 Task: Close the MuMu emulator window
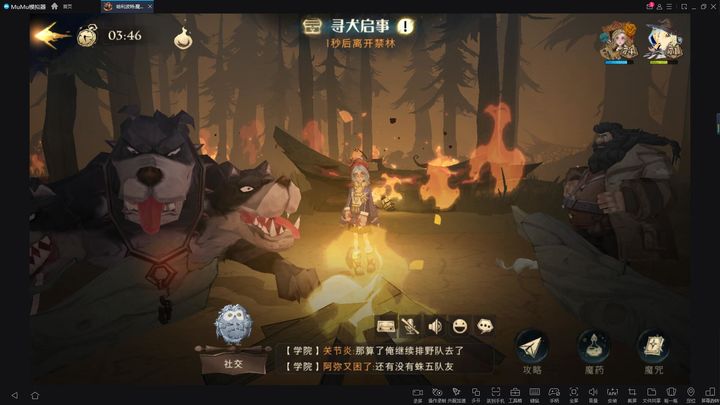click(x=711, y=6)
